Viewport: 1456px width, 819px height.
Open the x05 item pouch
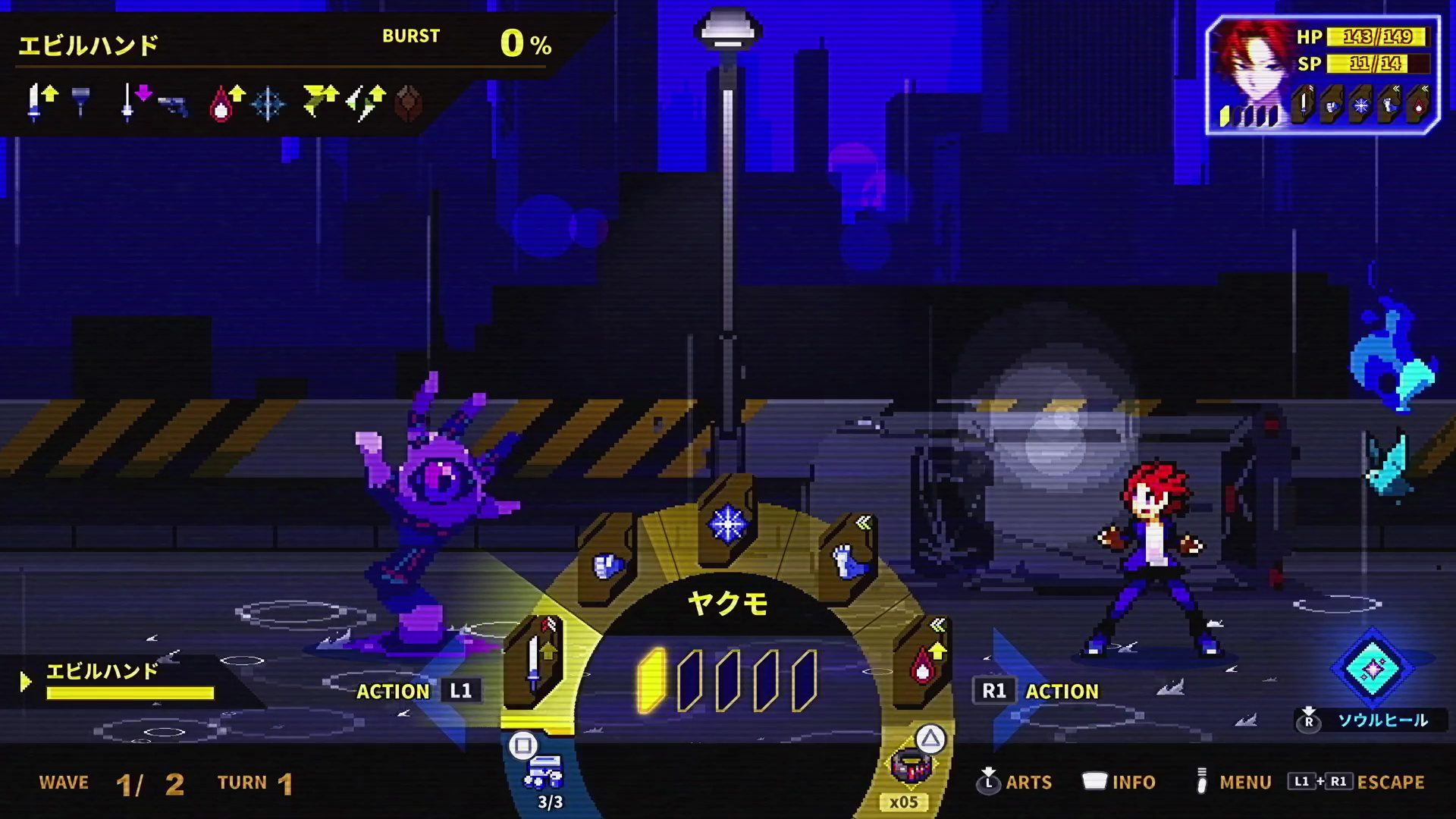click(x=909, y=767)
